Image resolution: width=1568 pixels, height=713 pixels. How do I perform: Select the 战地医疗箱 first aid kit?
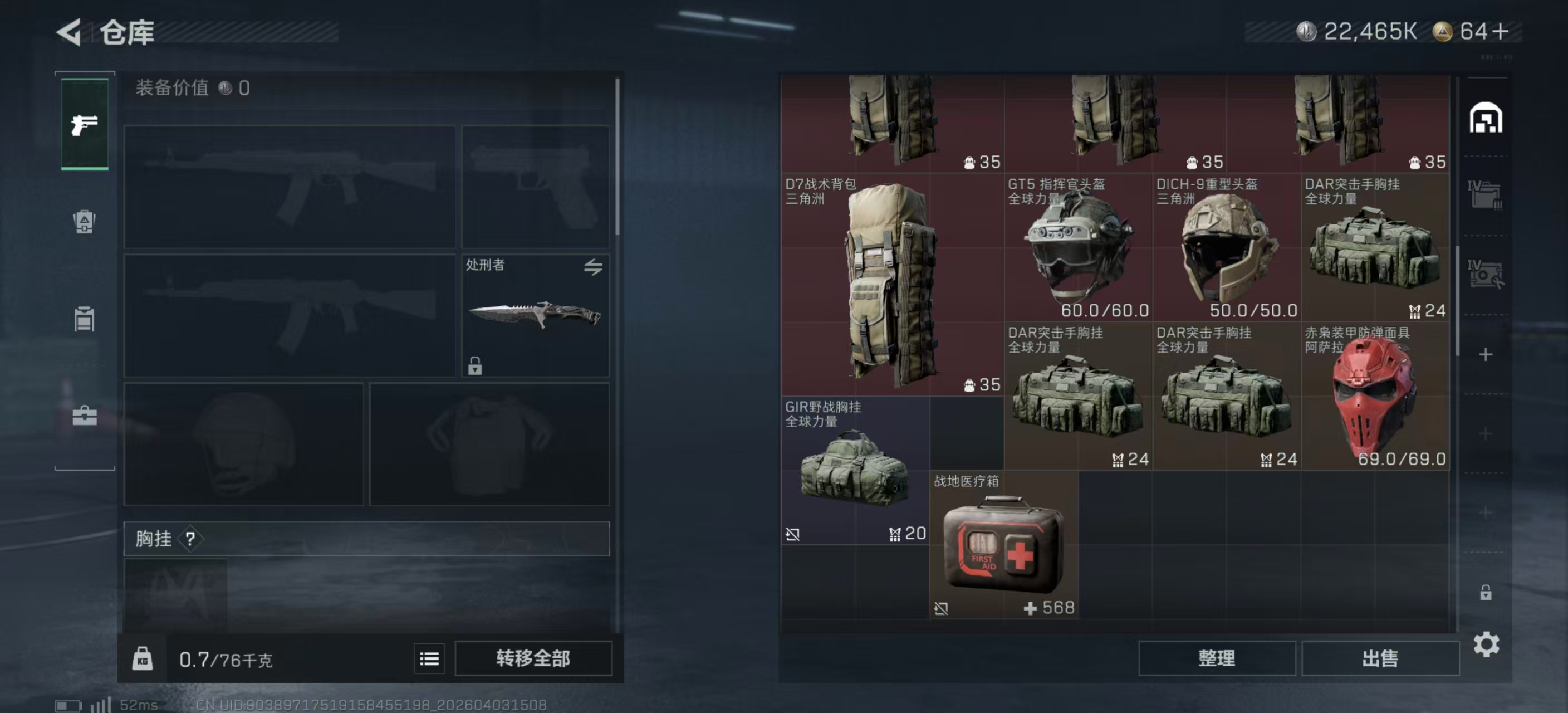click(x=1004, y=548)
